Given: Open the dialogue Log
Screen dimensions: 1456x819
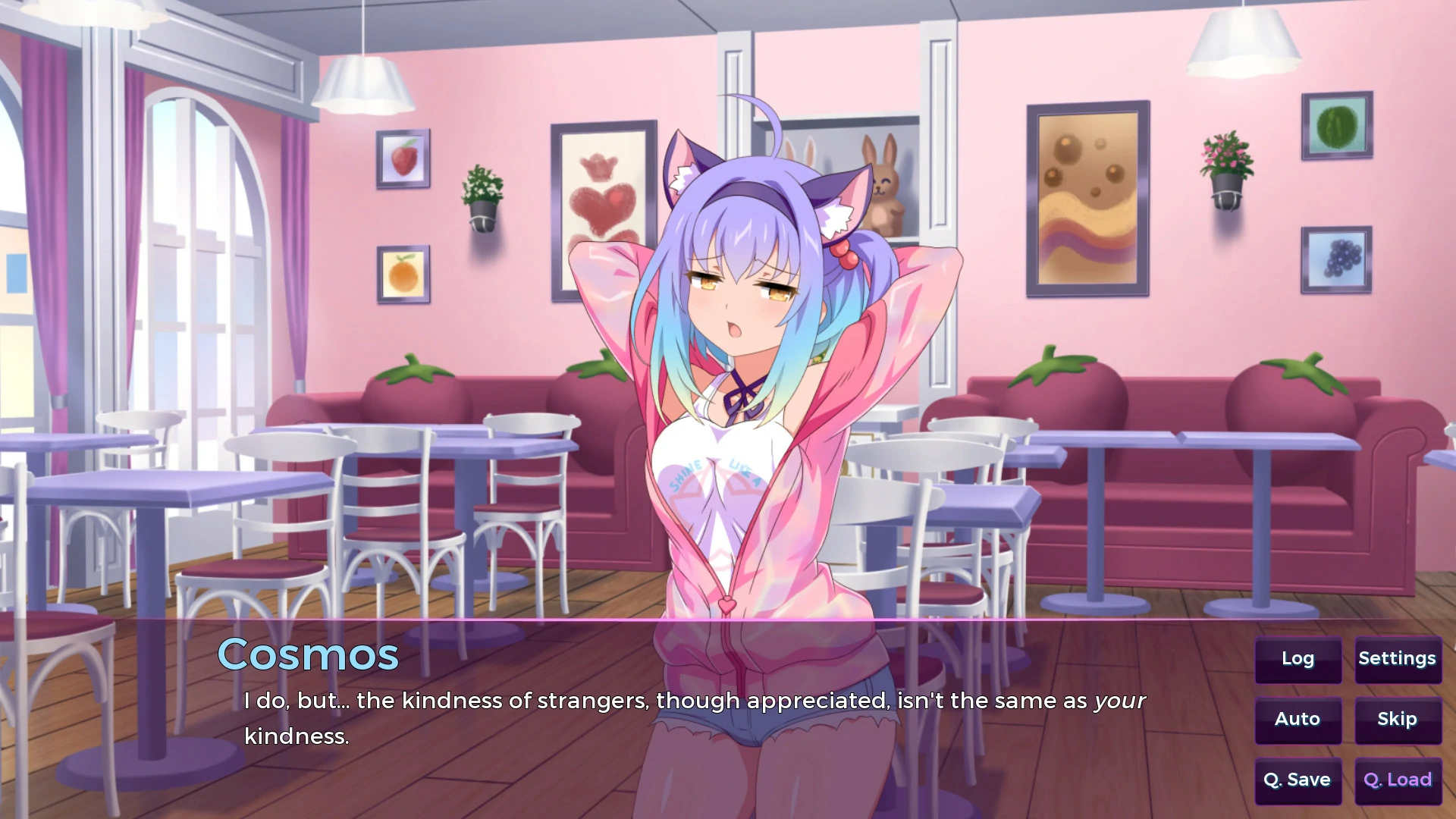Looking at the screenshot, I should pyautogui.click(x=1298, y=659).
